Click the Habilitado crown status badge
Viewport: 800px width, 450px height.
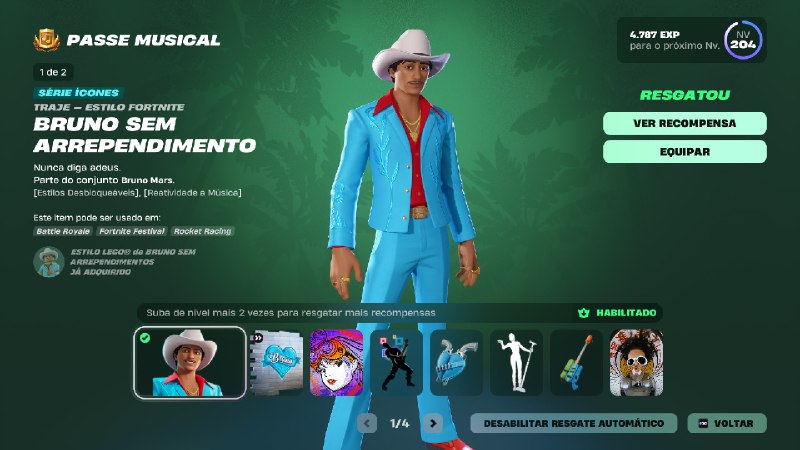tap(617, 313)
